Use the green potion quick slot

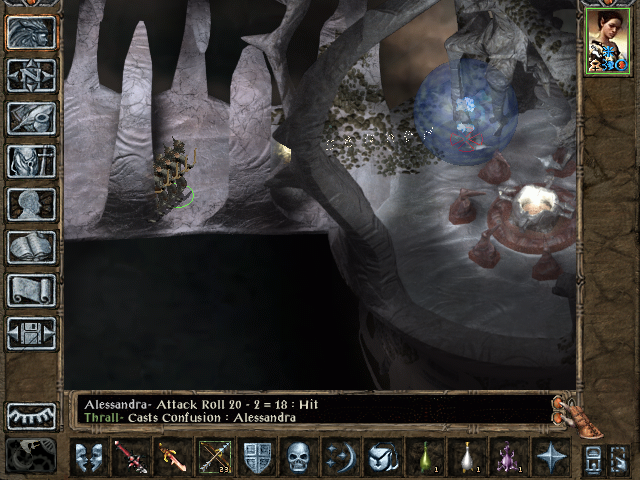point(424,457)
